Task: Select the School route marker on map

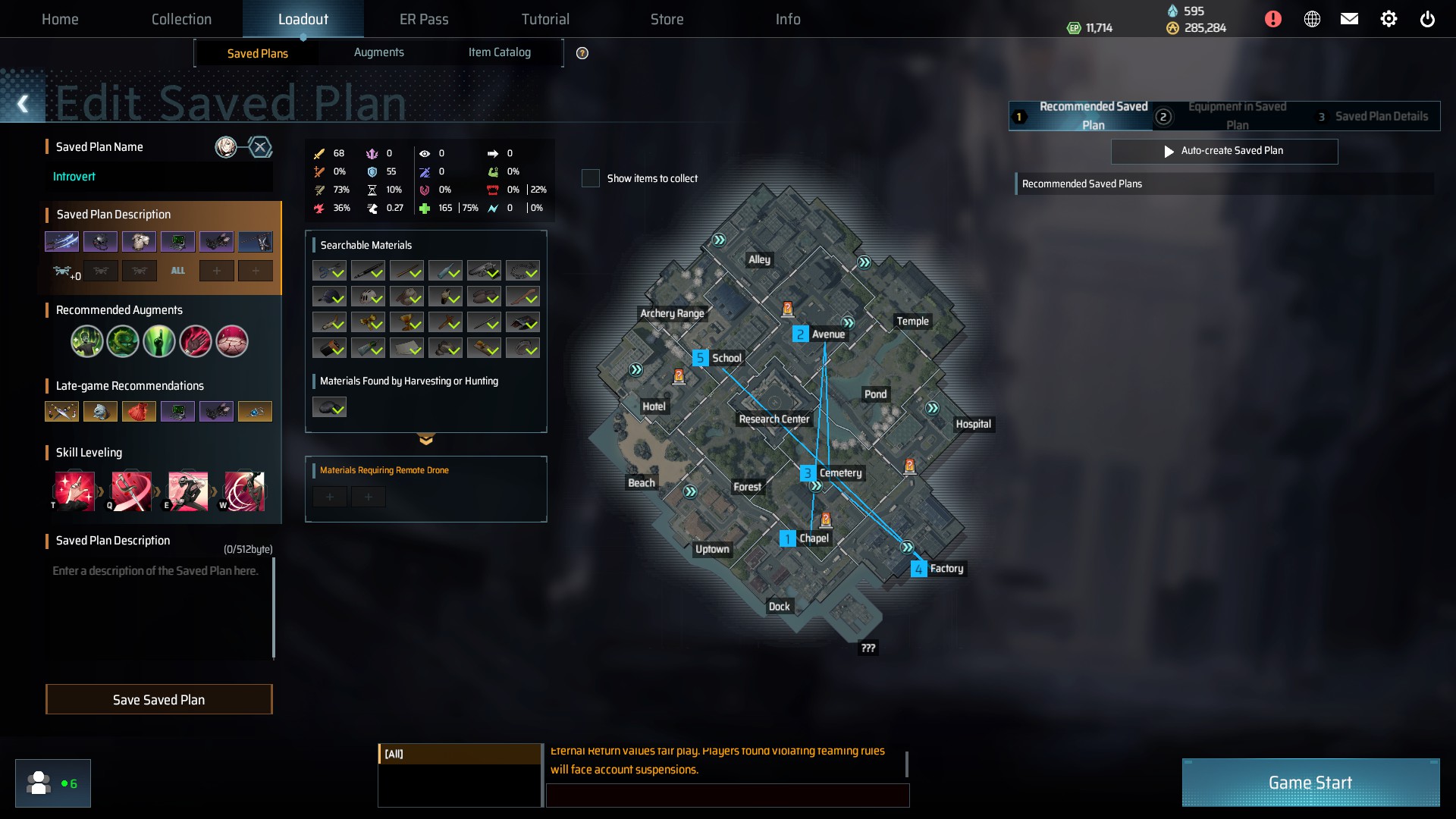Action: click(700, 358)
